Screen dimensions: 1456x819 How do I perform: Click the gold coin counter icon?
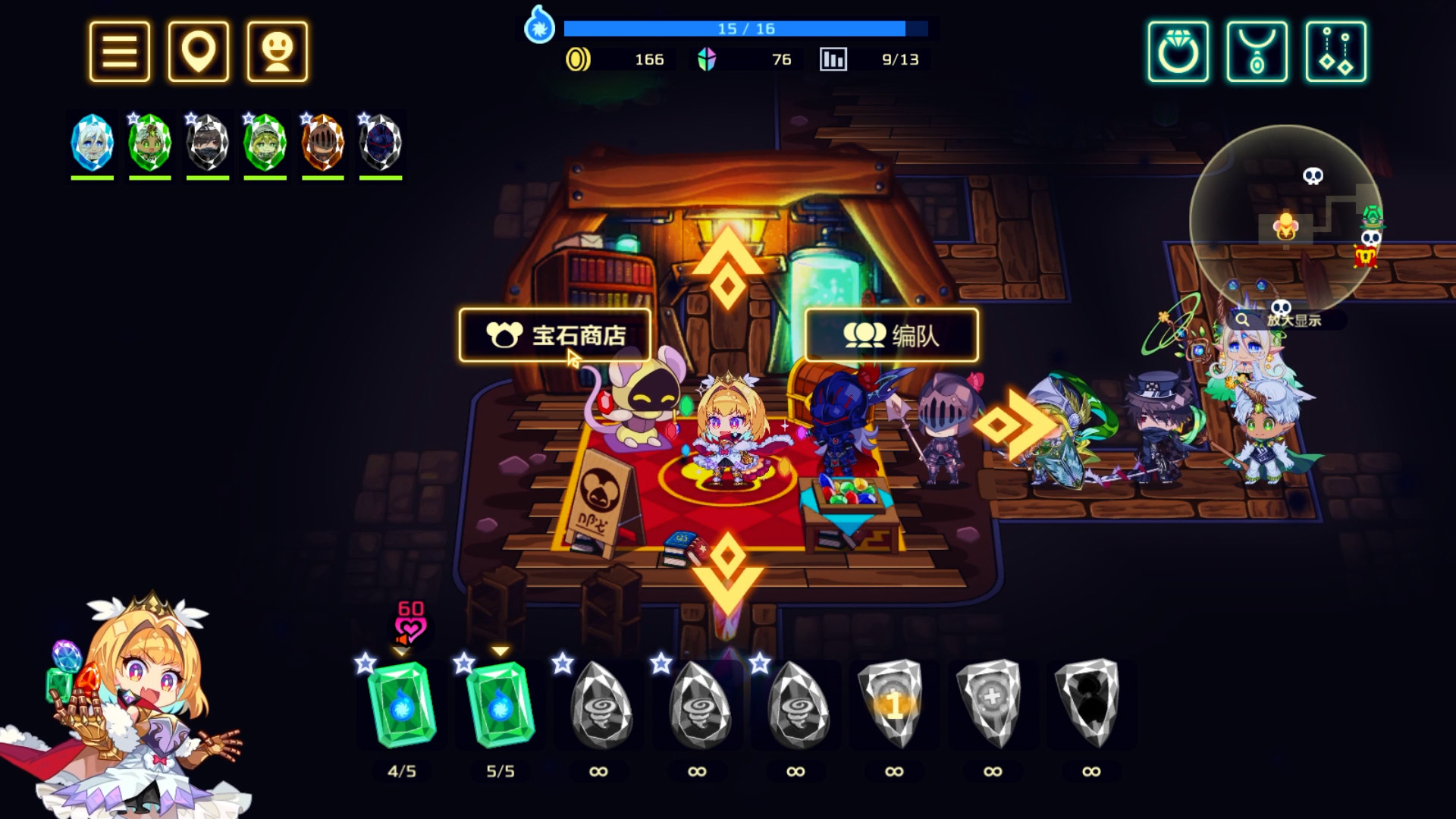click(579, 58)
